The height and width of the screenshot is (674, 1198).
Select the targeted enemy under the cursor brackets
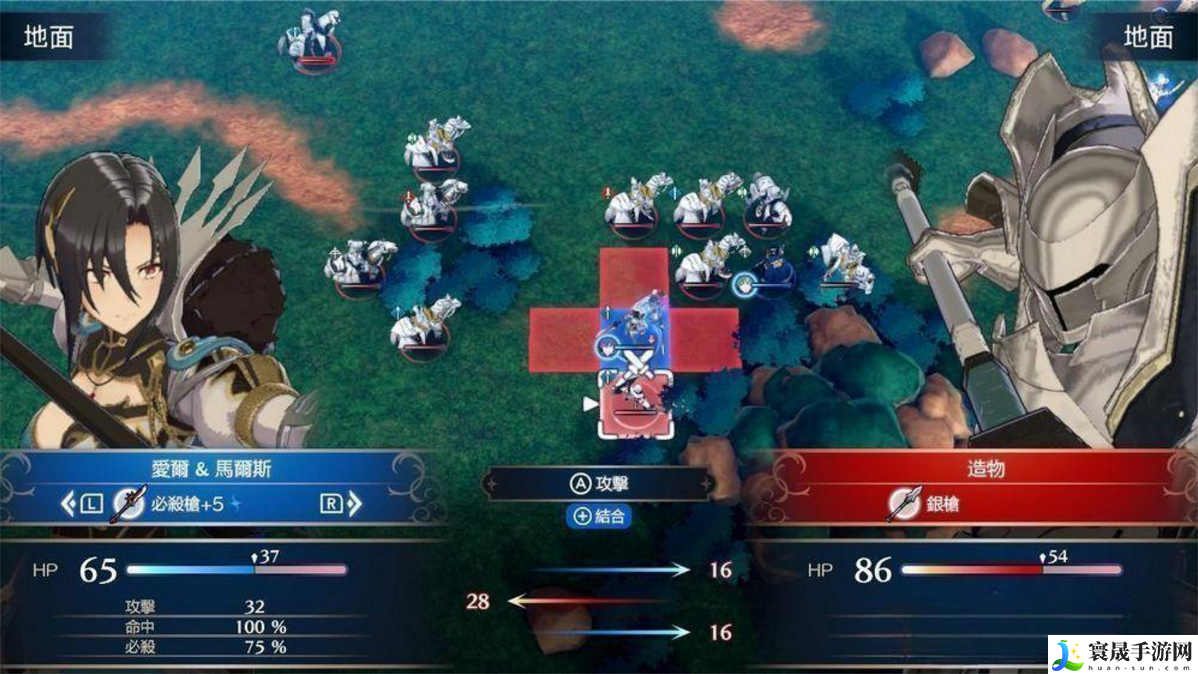[x=634, y=402]
